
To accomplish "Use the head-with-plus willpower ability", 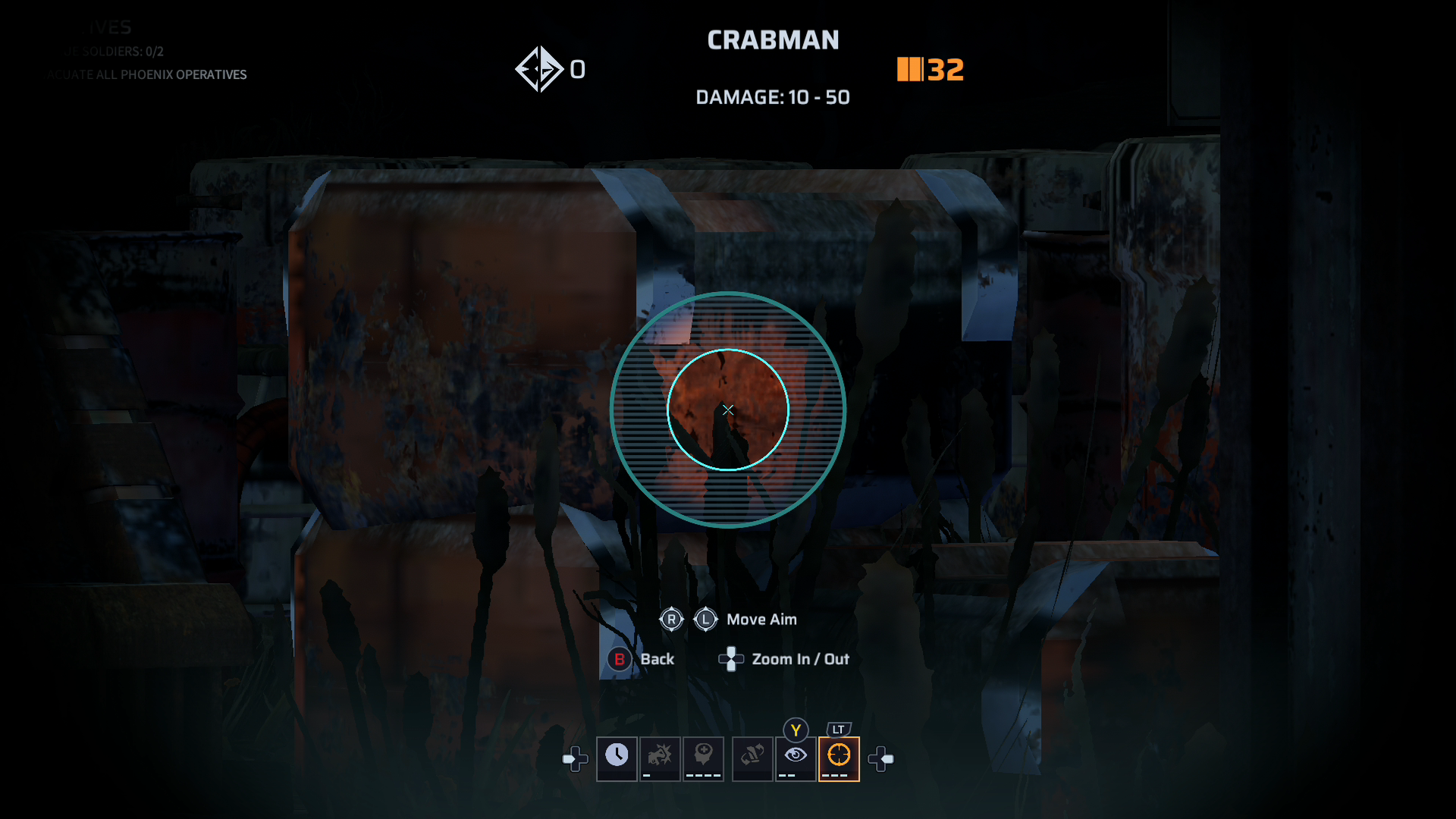I will coord(704,758).
